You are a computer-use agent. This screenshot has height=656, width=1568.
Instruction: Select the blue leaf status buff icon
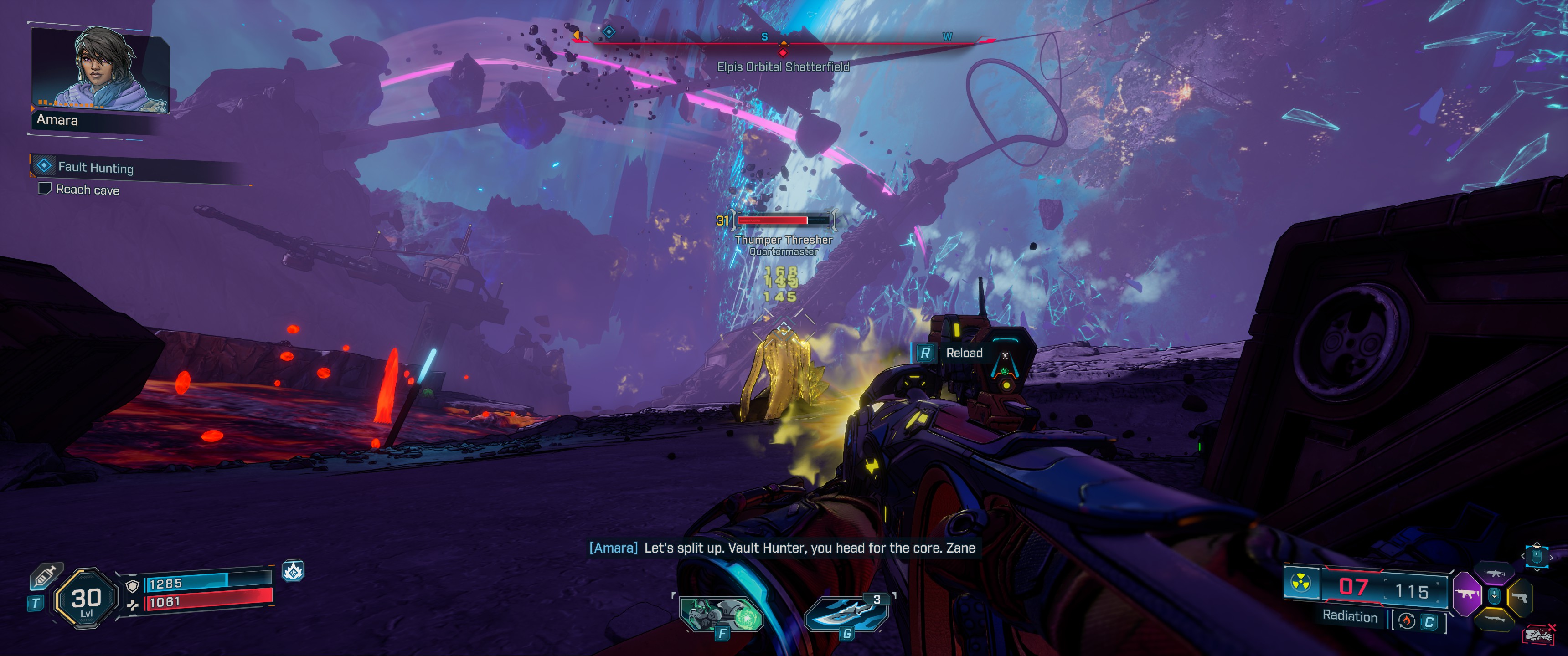click(x=293, y=571)
